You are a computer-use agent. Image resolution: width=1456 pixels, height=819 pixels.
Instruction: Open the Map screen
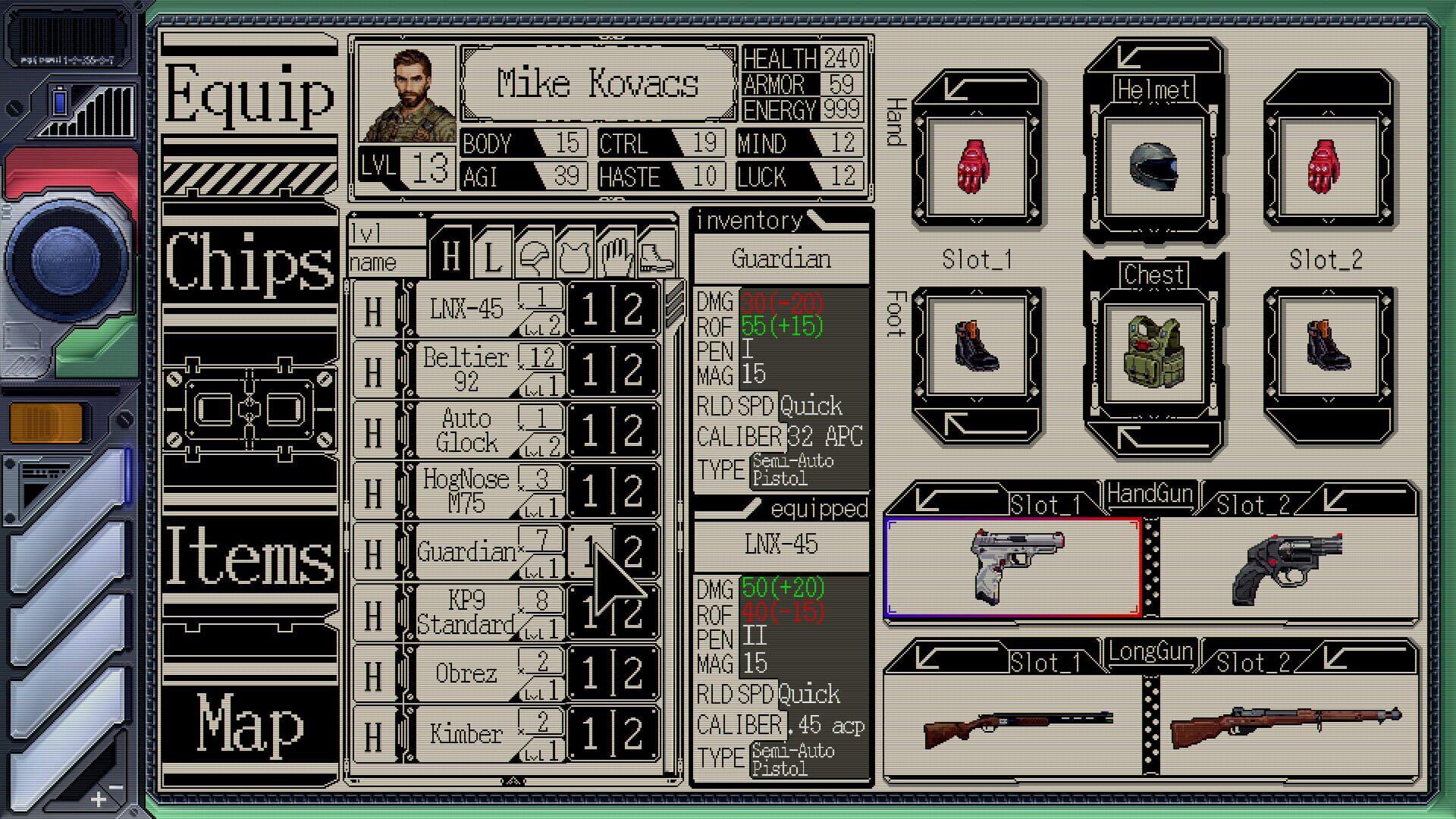tap(249, 724)
